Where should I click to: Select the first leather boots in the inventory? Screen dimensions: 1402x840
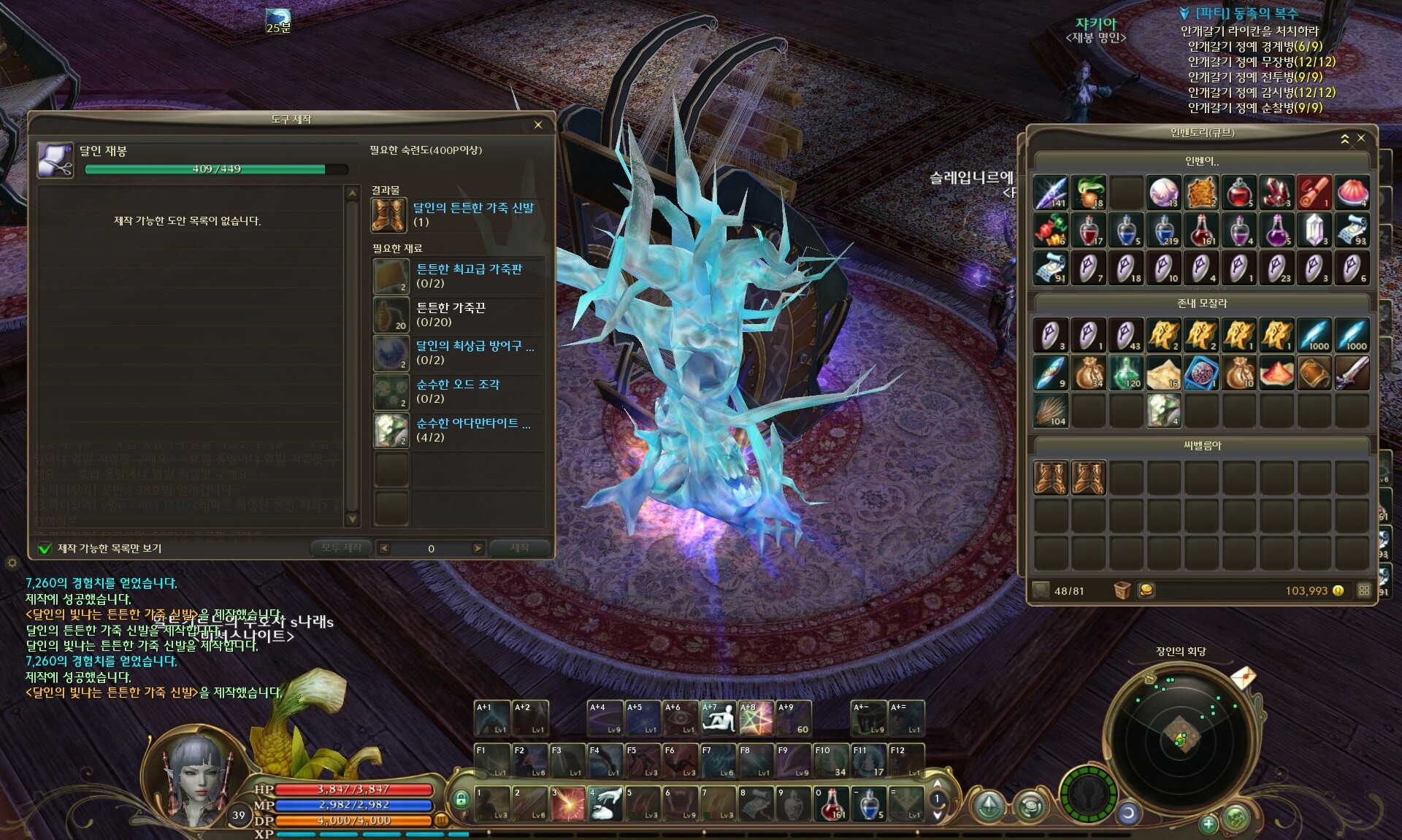[1051, 478]
